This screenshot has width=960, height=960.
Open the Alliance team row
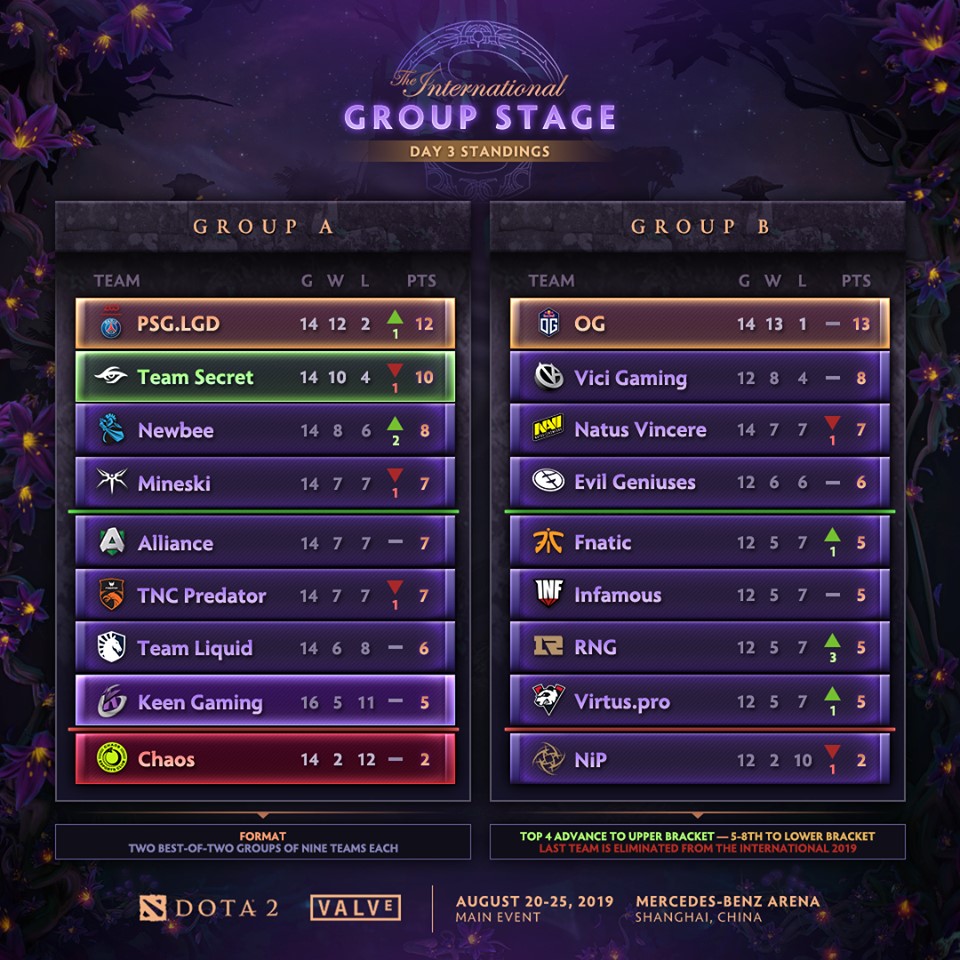click(265, 543)
